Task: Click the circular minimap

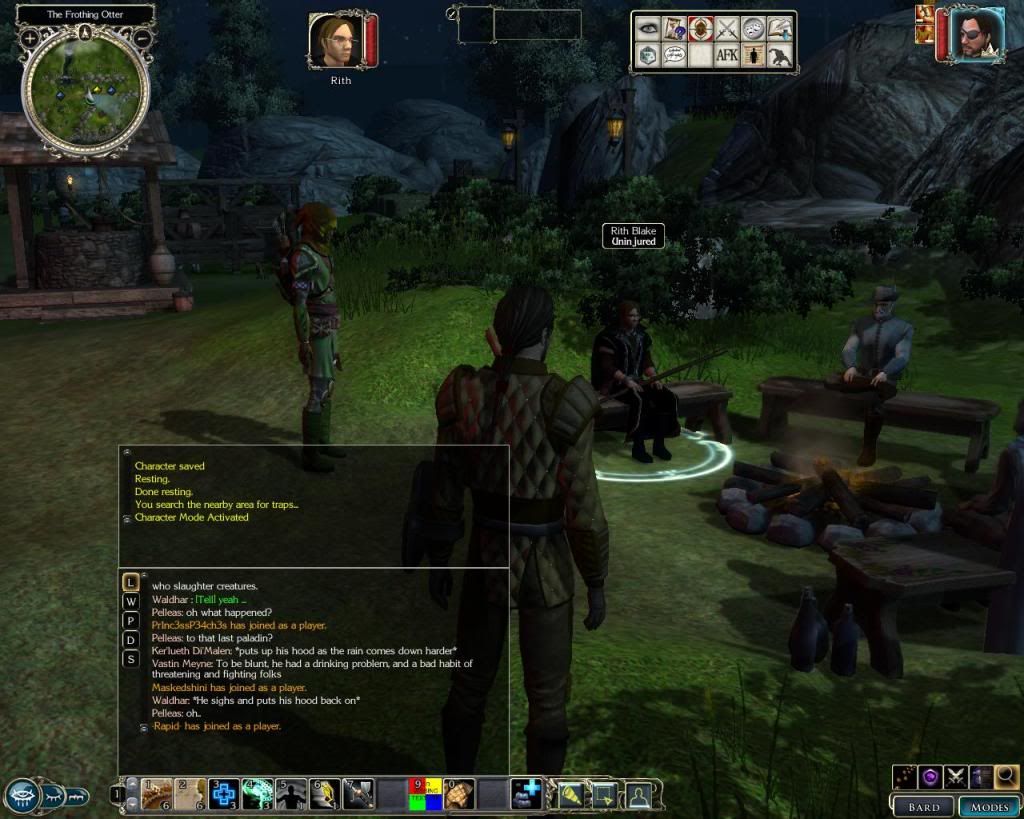Action: [85, 90]
